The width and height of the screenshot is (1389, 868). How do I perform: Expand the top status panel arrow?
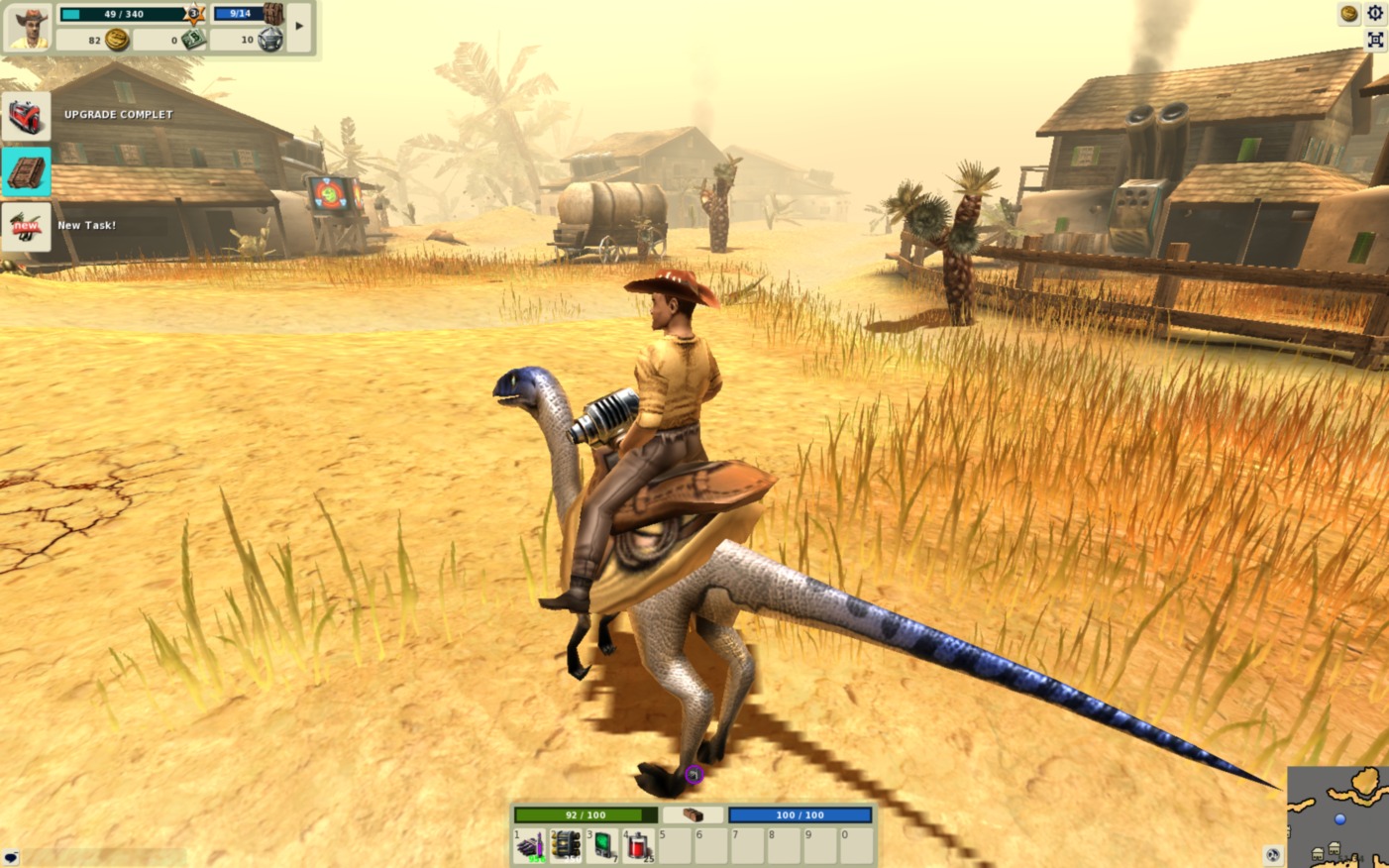pos(299,26)
